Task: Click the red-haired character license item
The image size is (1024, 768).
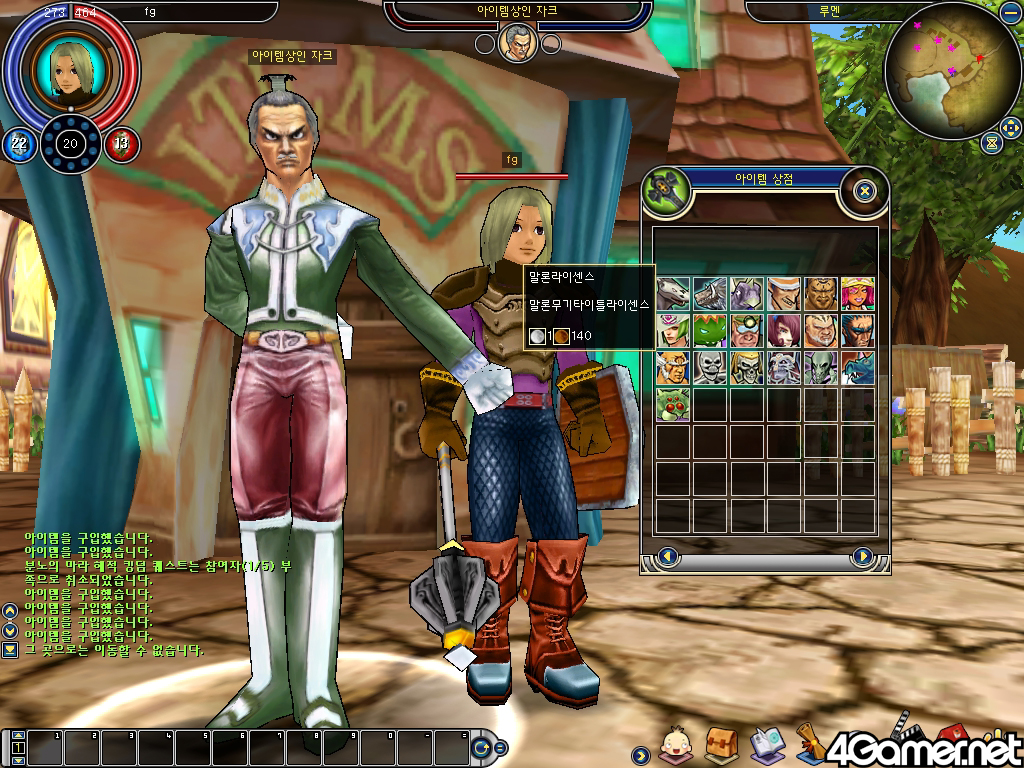Action: coord(783,330)
